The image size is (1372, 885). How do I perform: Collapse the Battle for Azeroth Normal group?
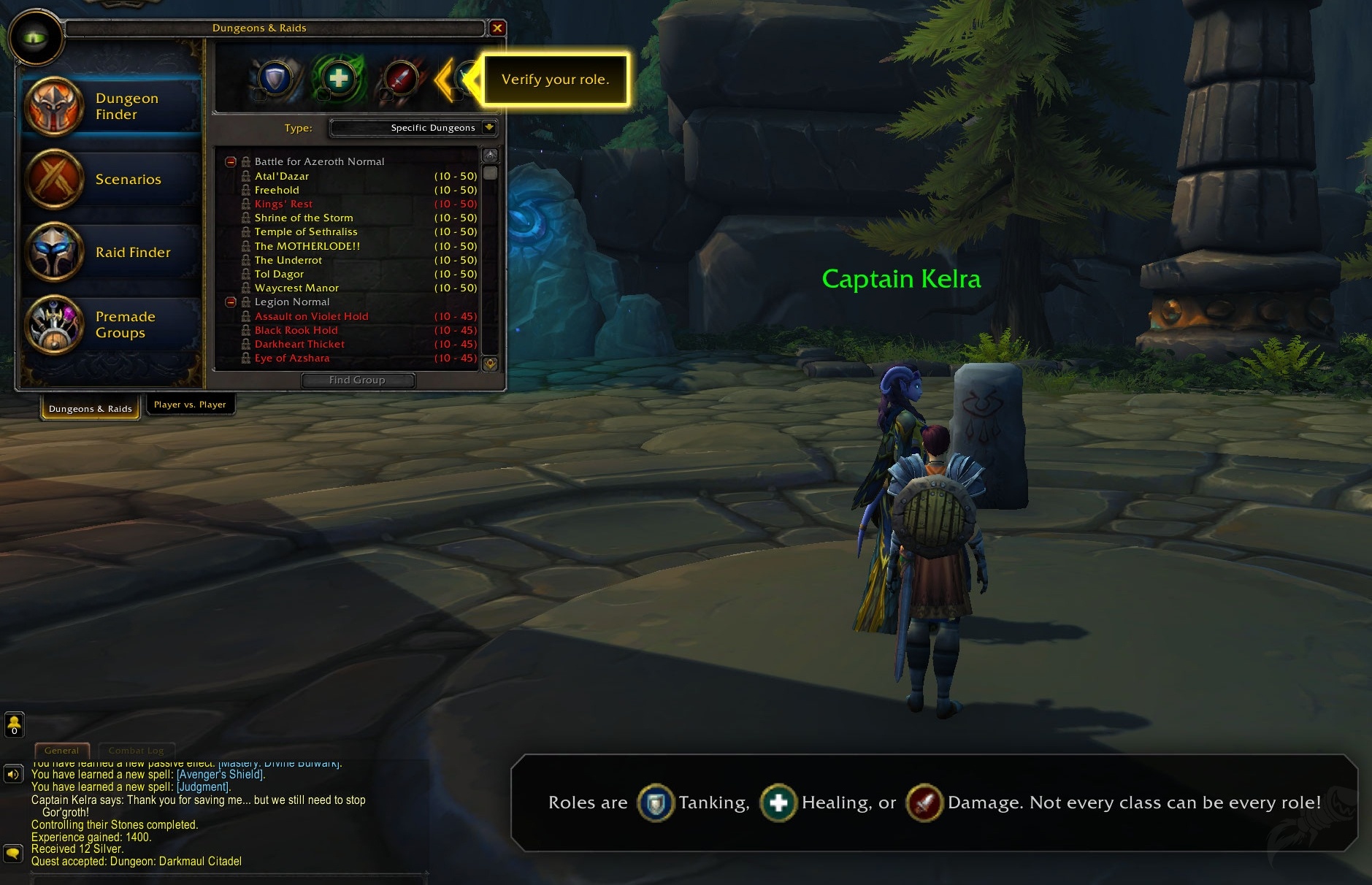pos(231,161)
